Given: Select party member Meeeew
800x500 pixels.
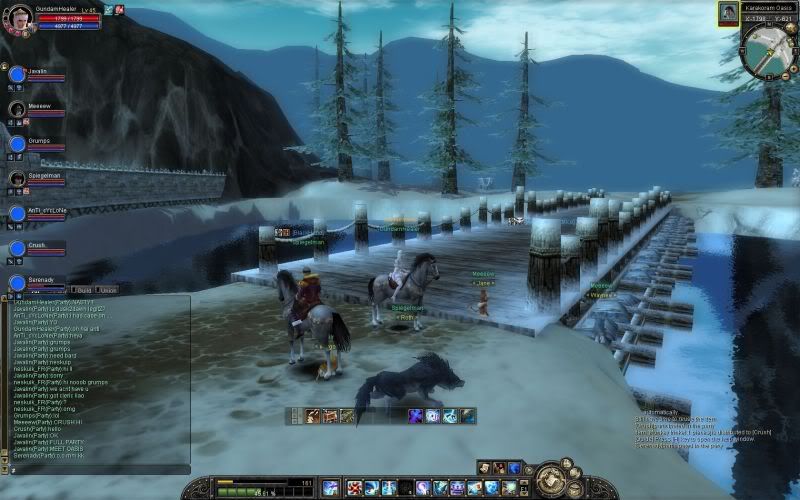Looking at the screenshot, I should click(17, 108).
